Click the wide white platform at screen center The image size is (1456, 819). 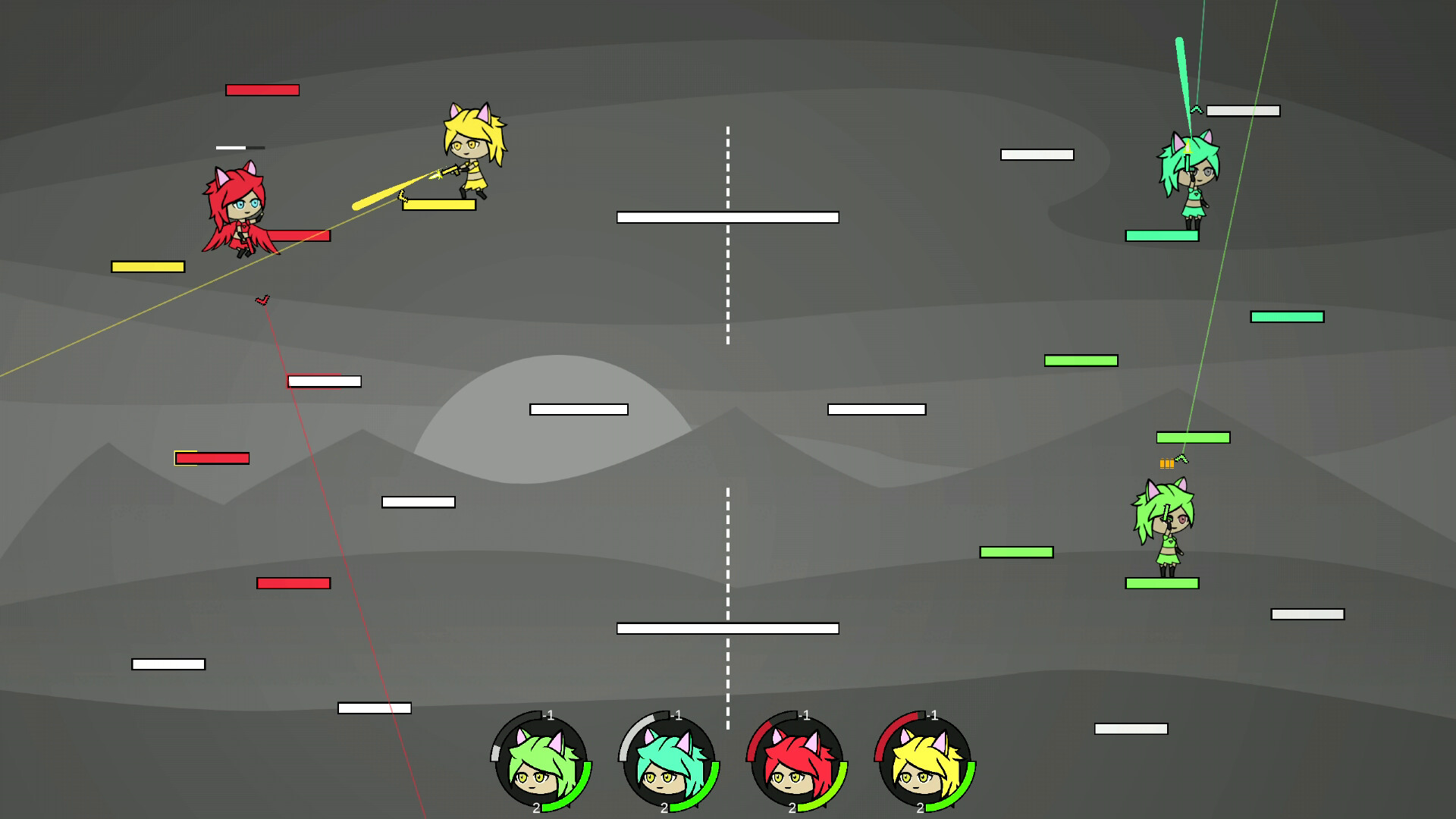coord(728,218)
